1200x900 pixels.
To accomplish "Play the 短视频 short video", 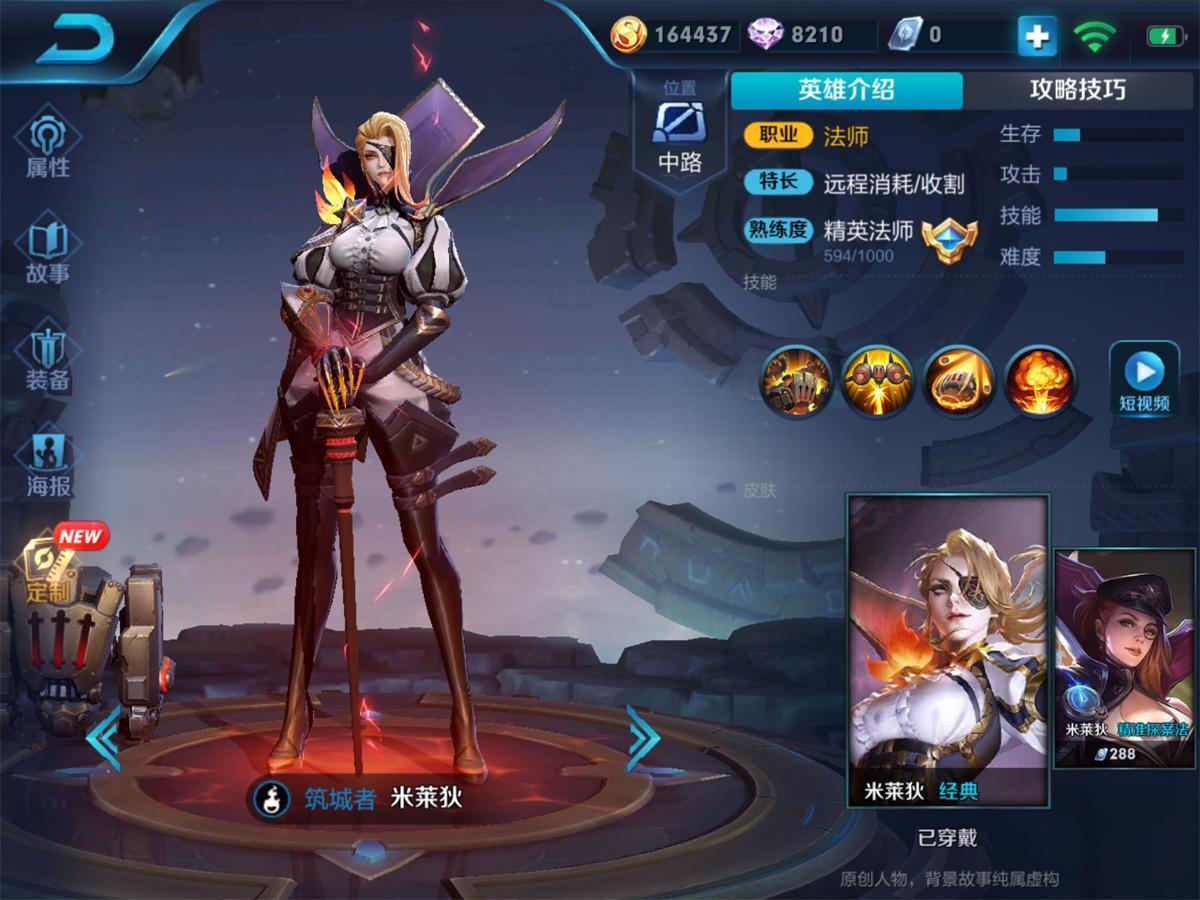I will 1144,381.
